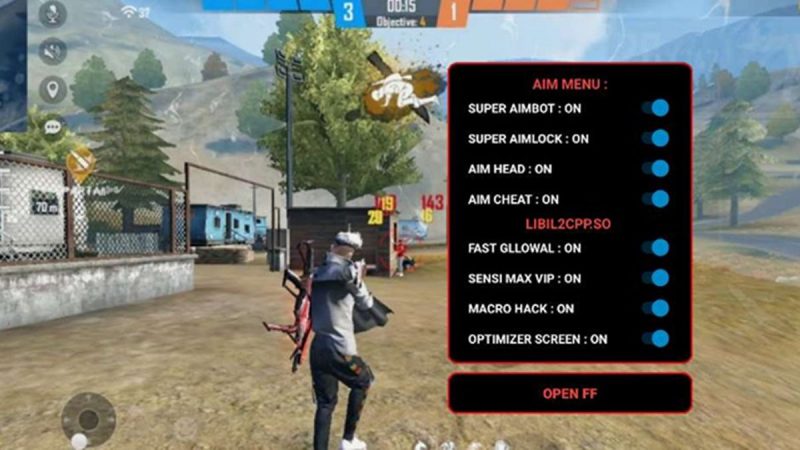This screenshot has width=800, height=450.
Task: Tap the movement joystick
Action: 88,416
